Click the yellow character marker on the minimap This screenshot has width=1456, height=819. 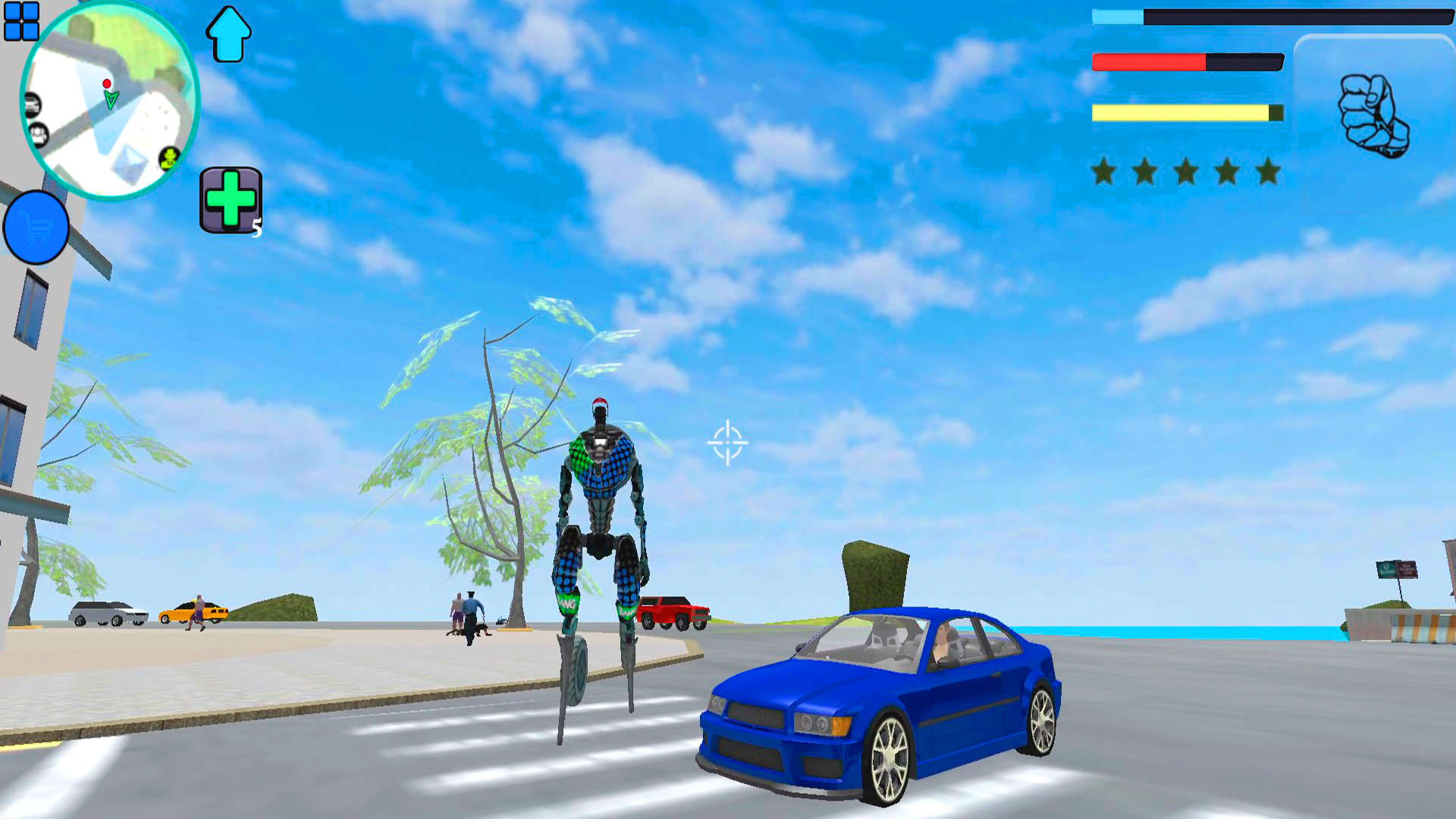pyautogui.click(x=168, y=158)
